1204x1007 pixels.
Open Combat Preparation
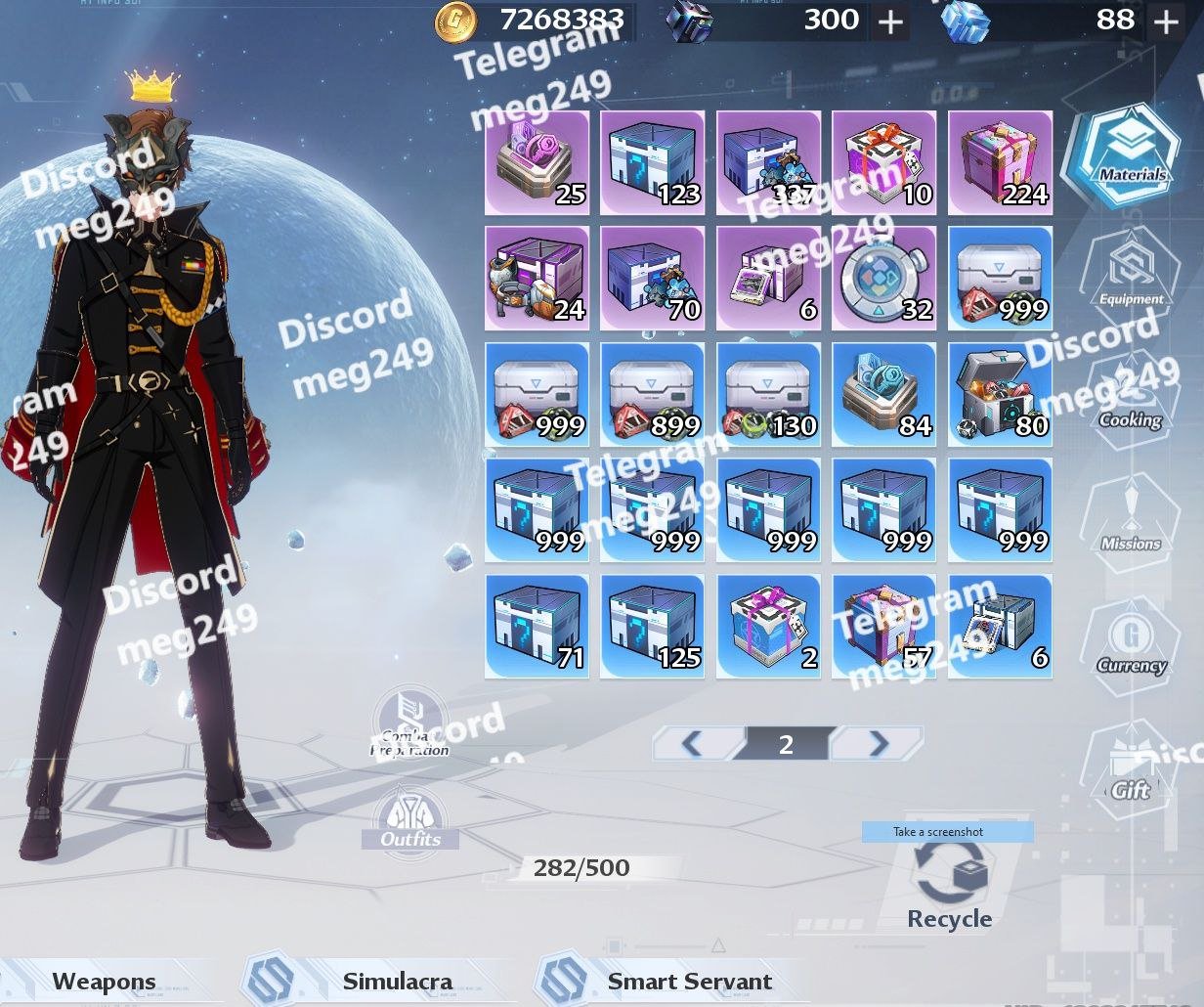[x=410, y=723]
